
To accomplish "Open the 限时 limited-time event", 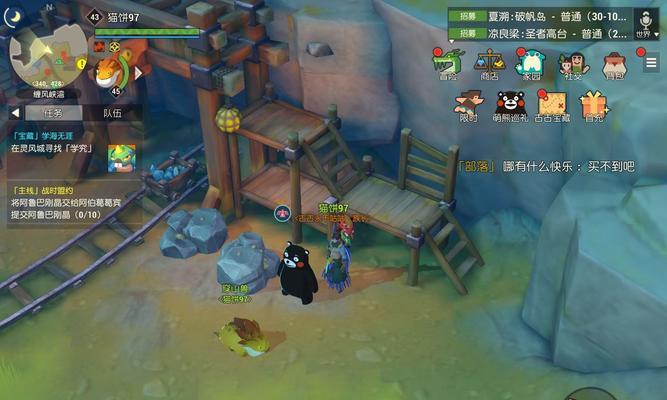I will (468, 105).
